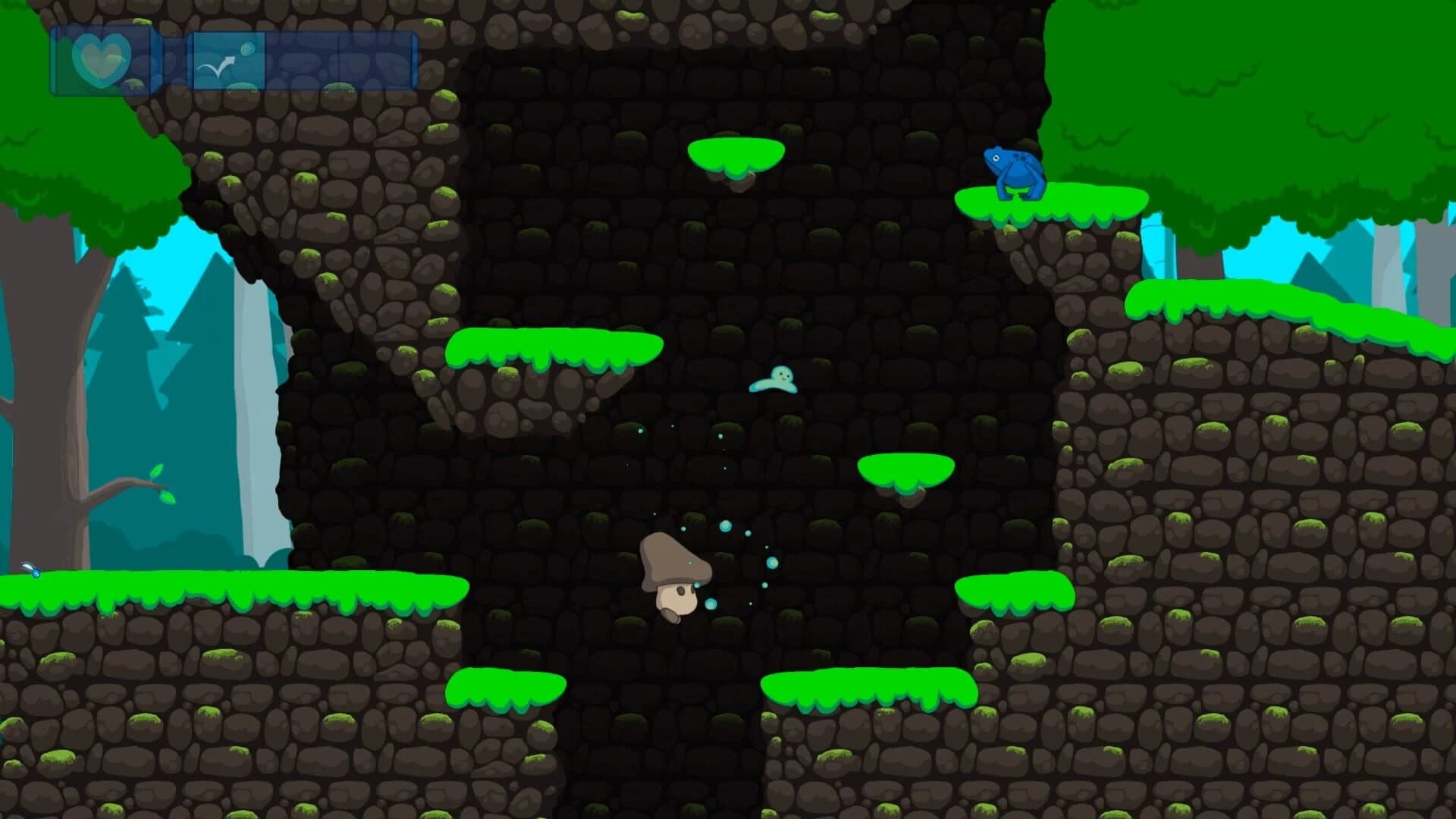The height and width of the screenshot is (819, 1456).
Task: Toggle the first empty ability slot
Action: (x=303, y=61)
